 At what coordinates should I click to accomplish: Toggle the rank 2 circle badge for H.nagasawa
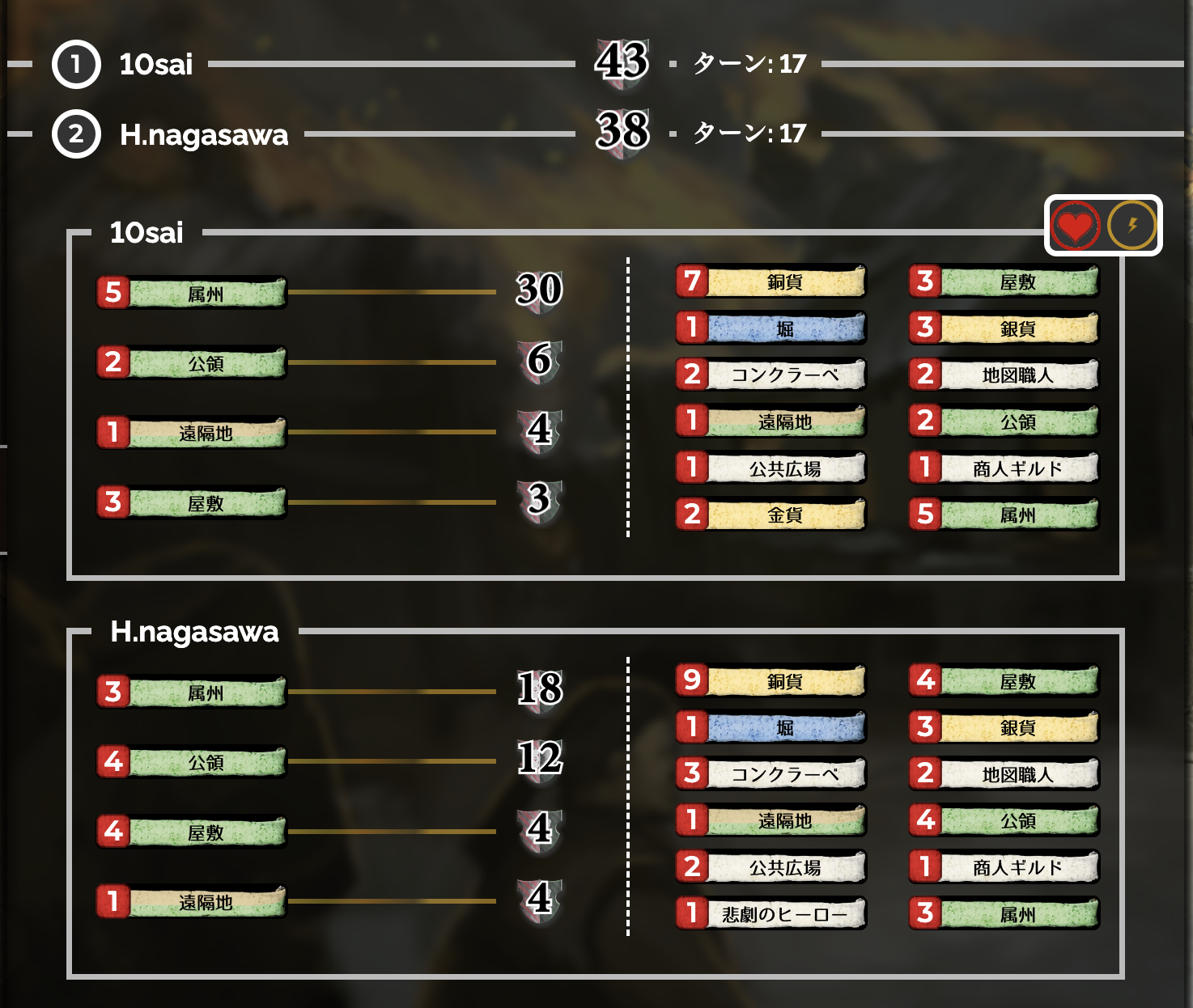pyautogui.click(x=75, y=136)
